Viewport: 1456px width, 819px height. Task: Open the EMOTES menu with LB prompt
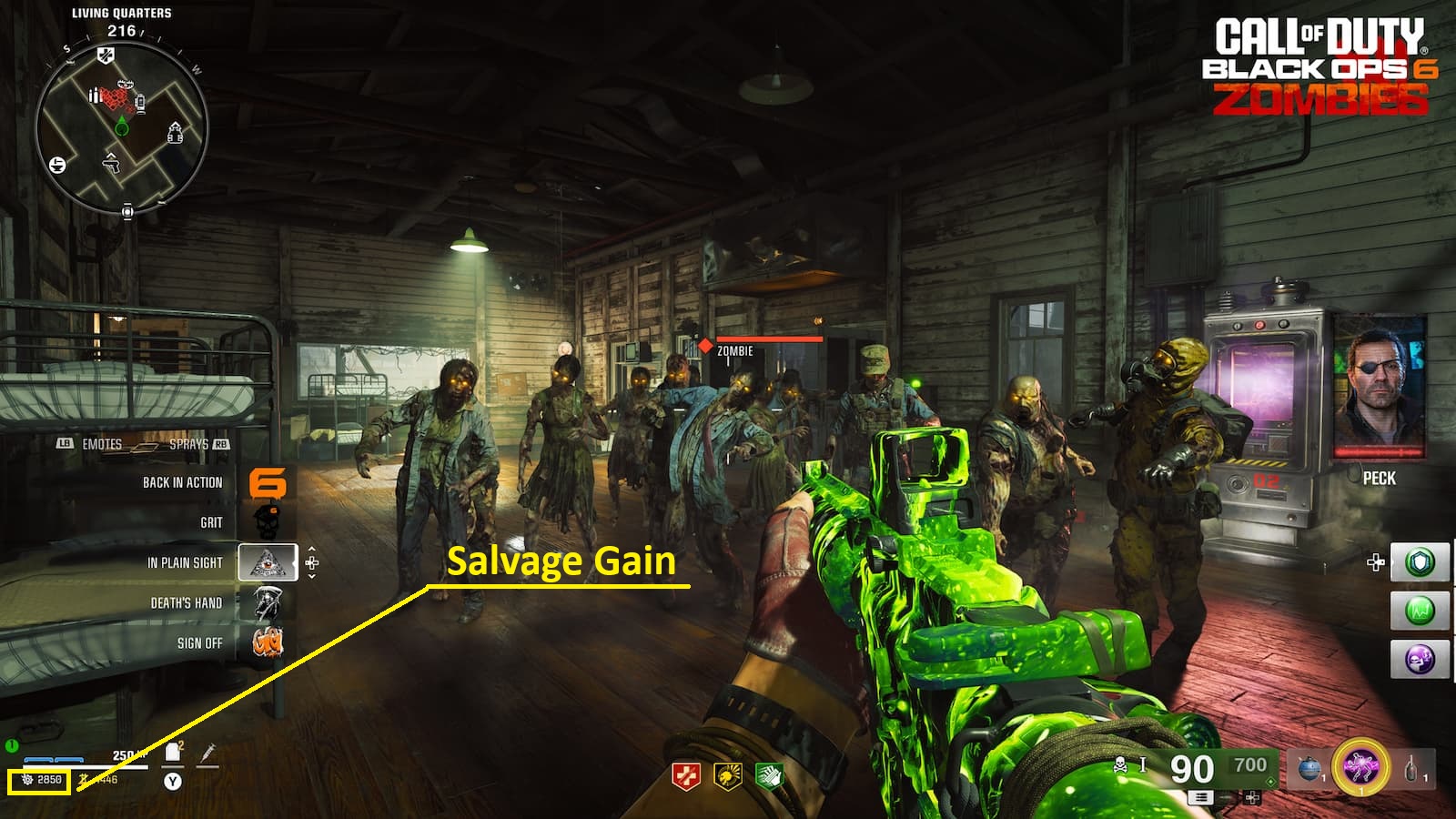point(100,444)
